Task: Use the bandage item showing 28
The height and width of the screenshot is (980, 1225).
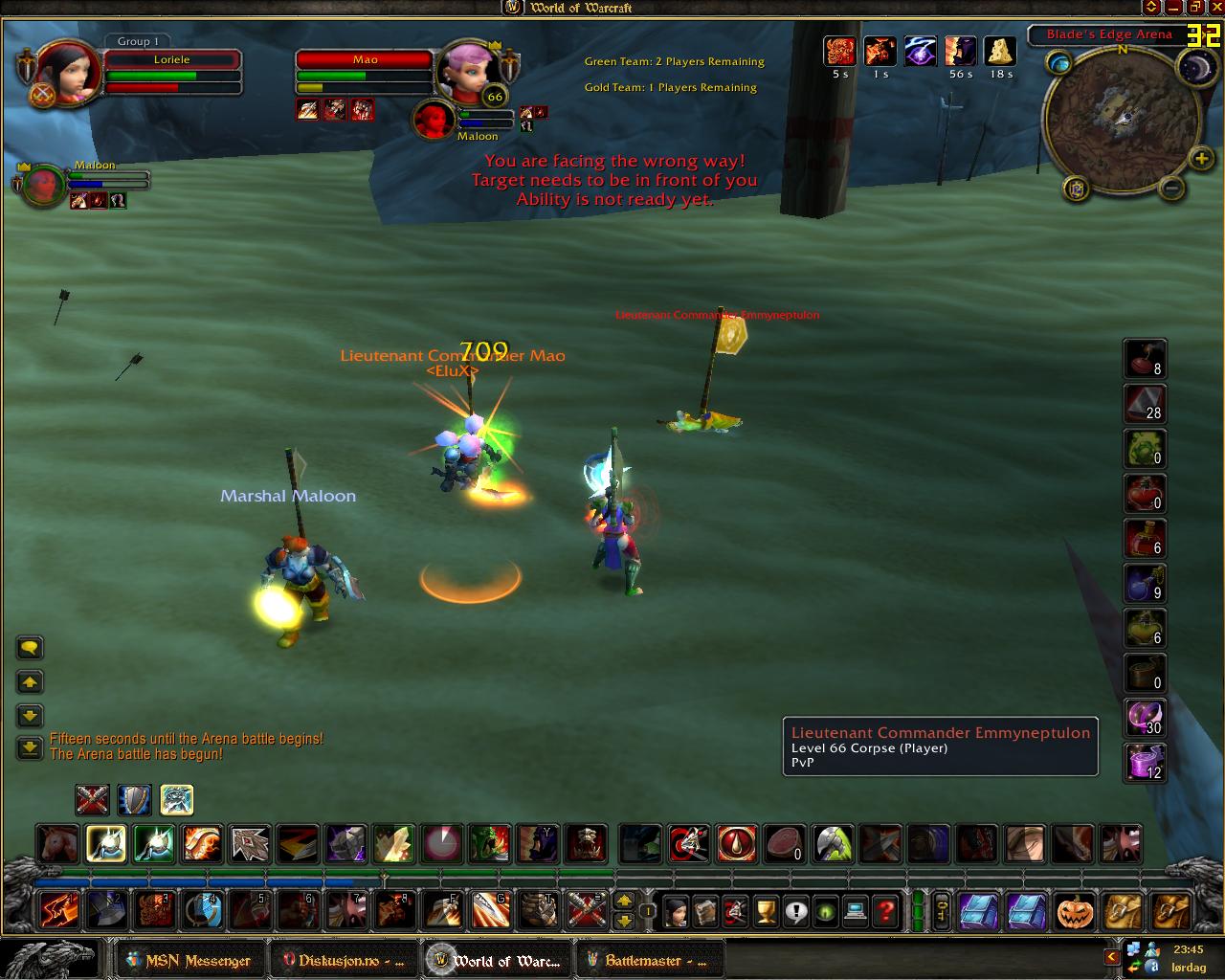Action: click(x=1144, y=404)
